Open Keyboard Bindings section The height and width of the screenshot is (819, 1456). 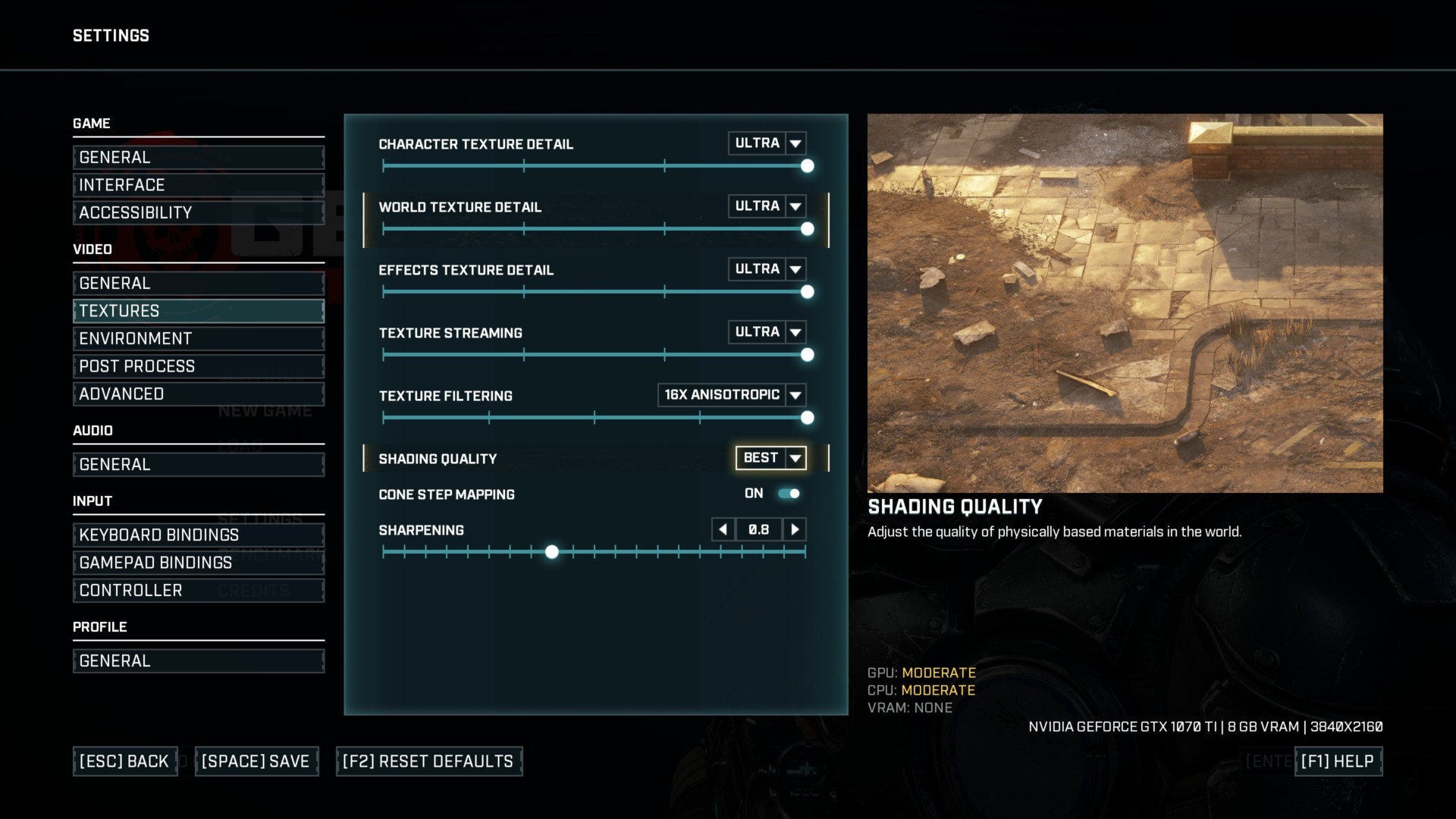click(x=198, y=535)
